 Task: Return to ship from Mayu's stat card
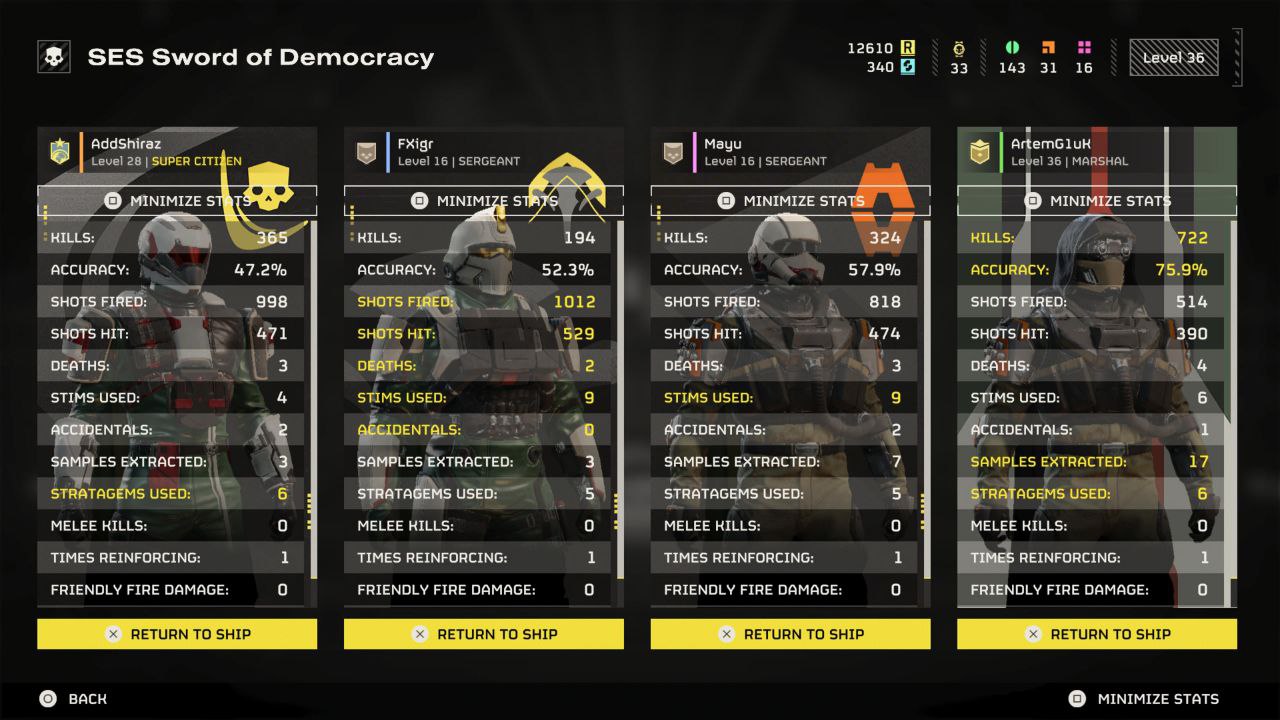pos(790,634)
